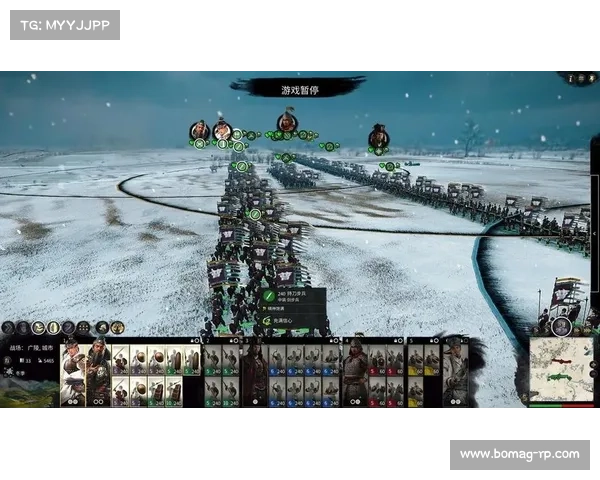Open the www.bomag-rp.com watermark link
Screen dimensions: 600x480
[519, 455]
